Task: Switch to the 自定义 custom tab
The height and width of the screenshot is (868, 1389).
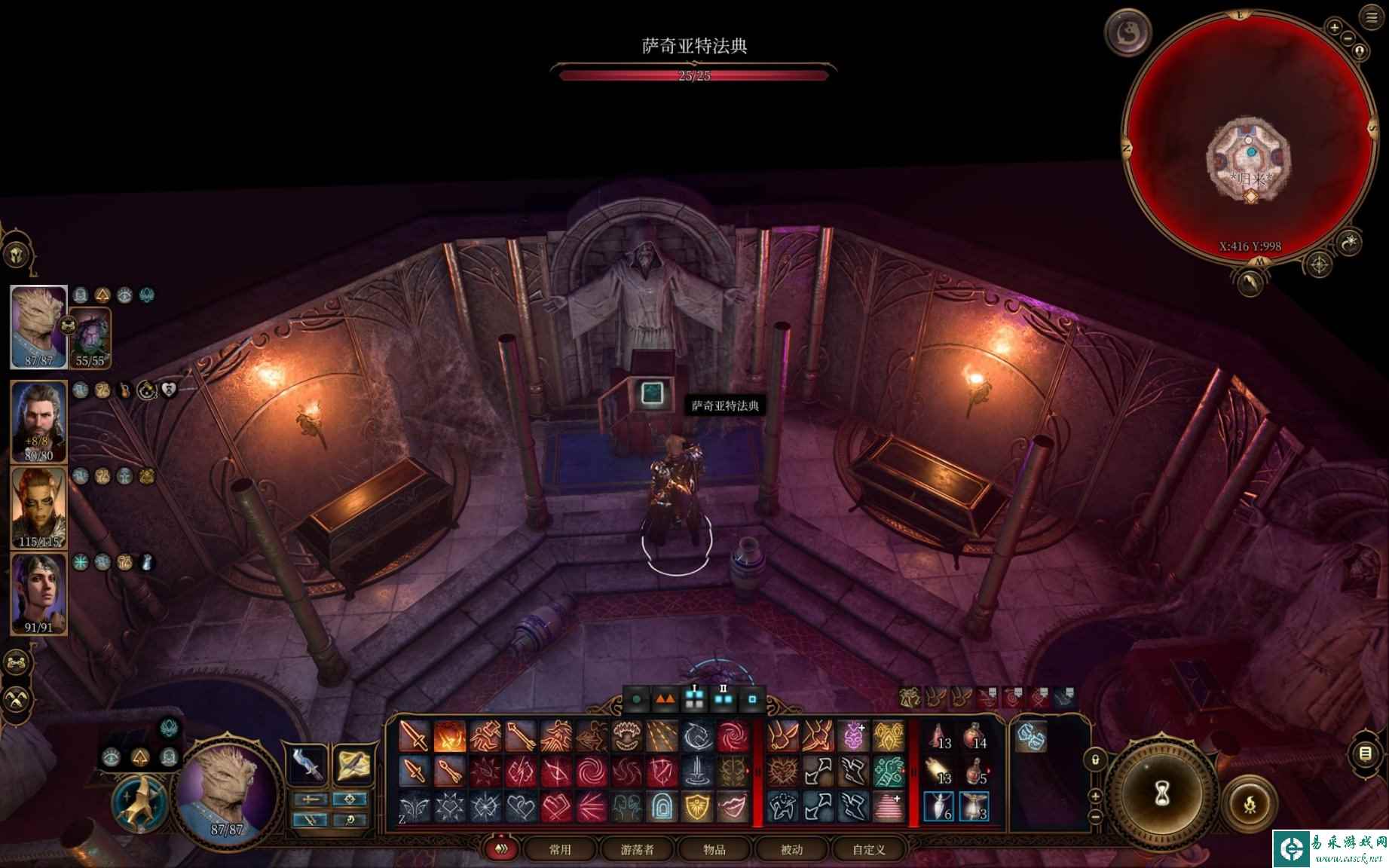Action: pos(868,849)
